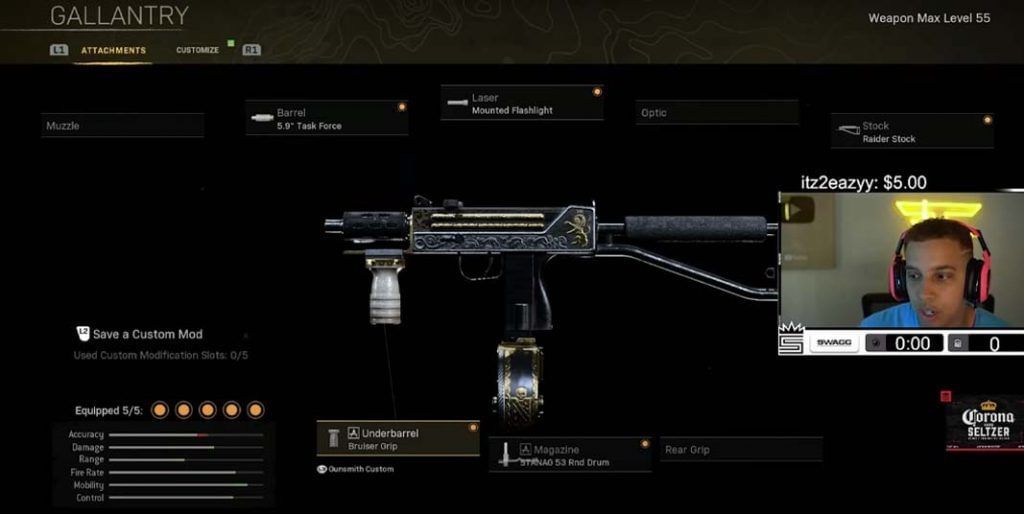Choose the empty Rear Grip slot
The width and height of the screenshot is (1024, 514).
click(741, 450)
